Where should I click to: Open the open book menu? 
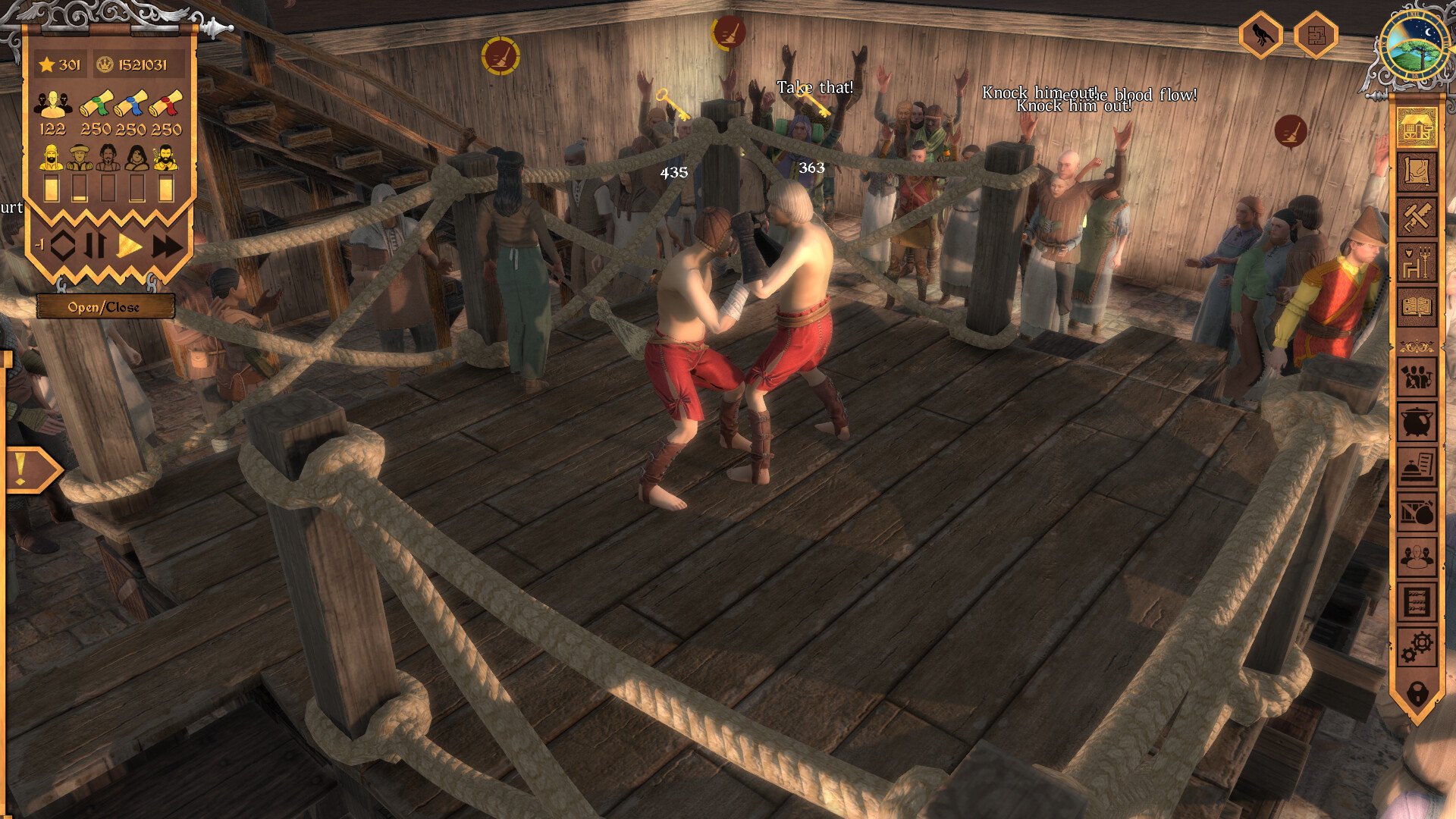pos(1416,307)
